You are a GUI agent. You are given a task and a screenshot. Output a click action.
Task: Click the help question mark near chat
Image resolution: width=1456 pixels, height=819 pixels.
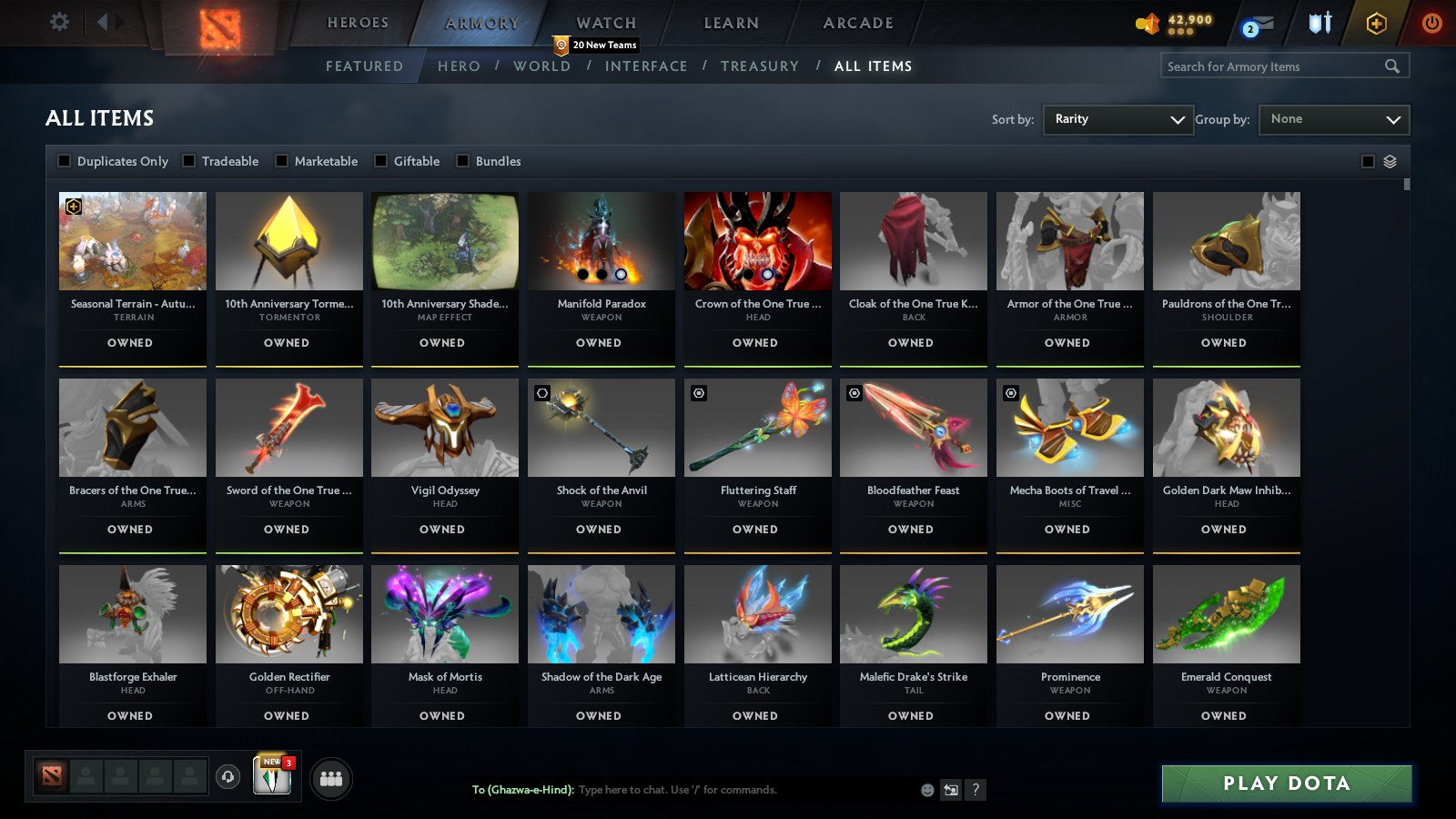tap(975, 791)
